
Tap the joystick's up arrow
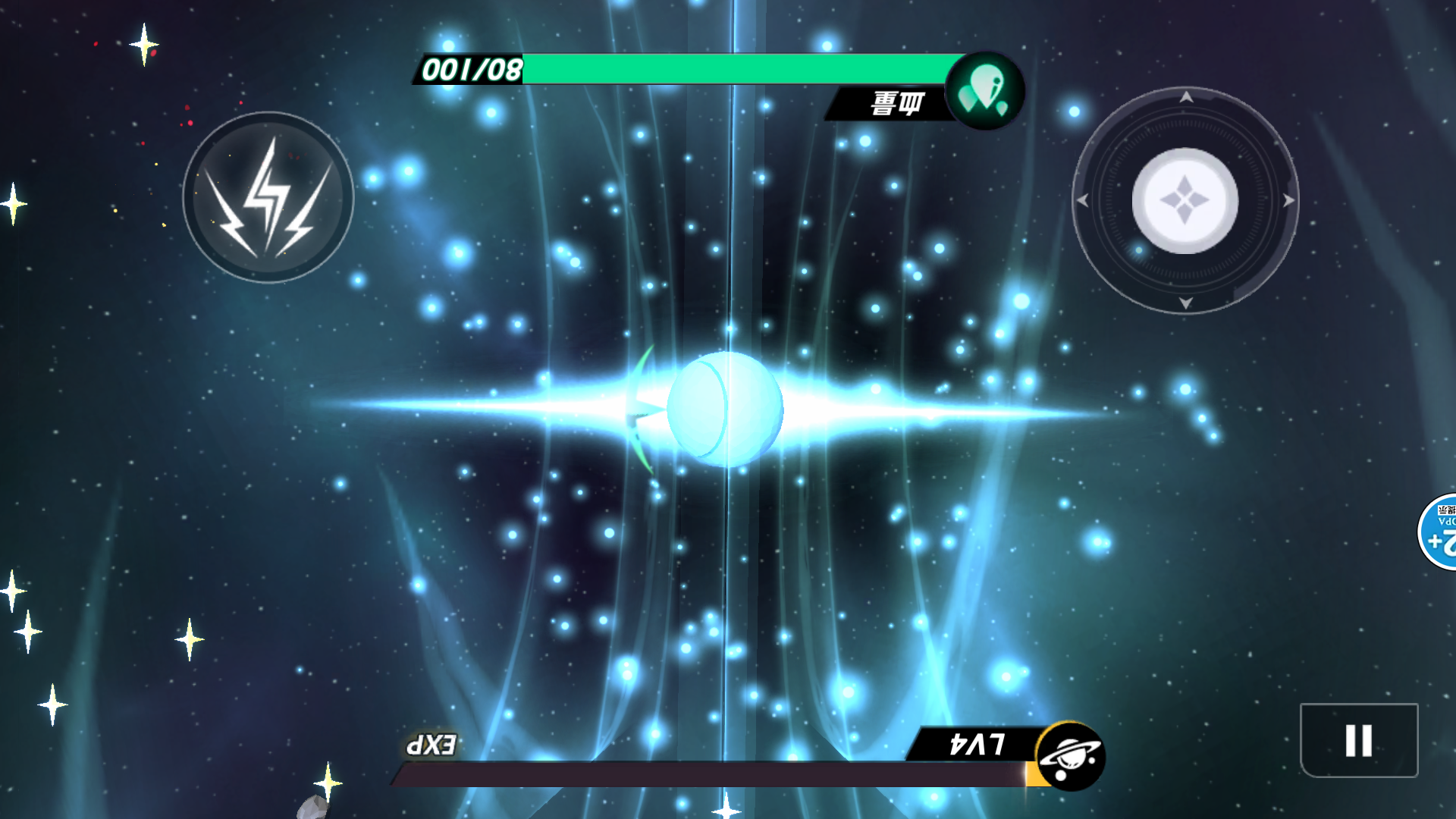pos(1186,97)
